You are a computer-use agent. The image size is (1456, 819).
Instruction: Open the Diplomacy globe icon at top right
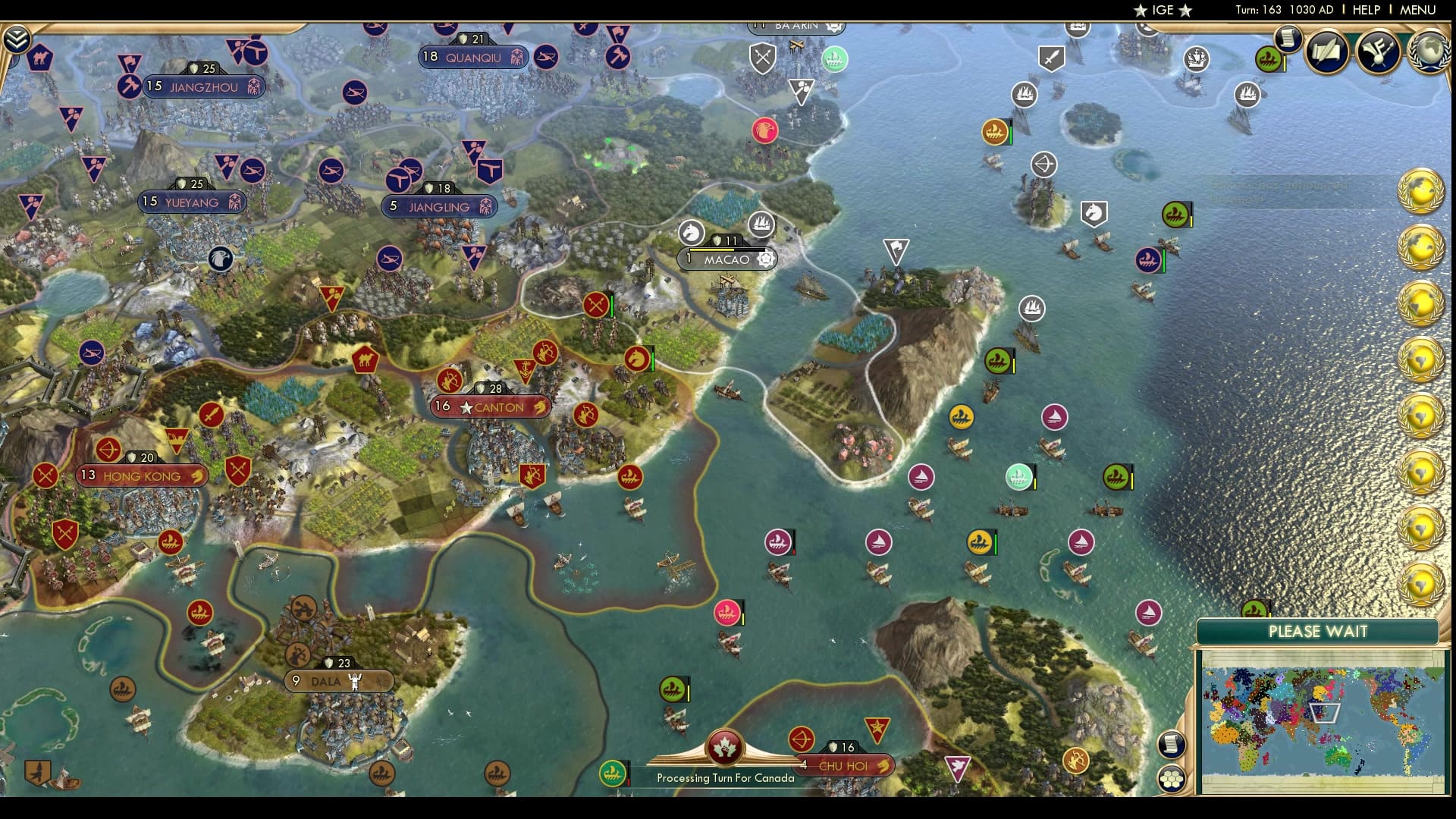coord(1432,52)
